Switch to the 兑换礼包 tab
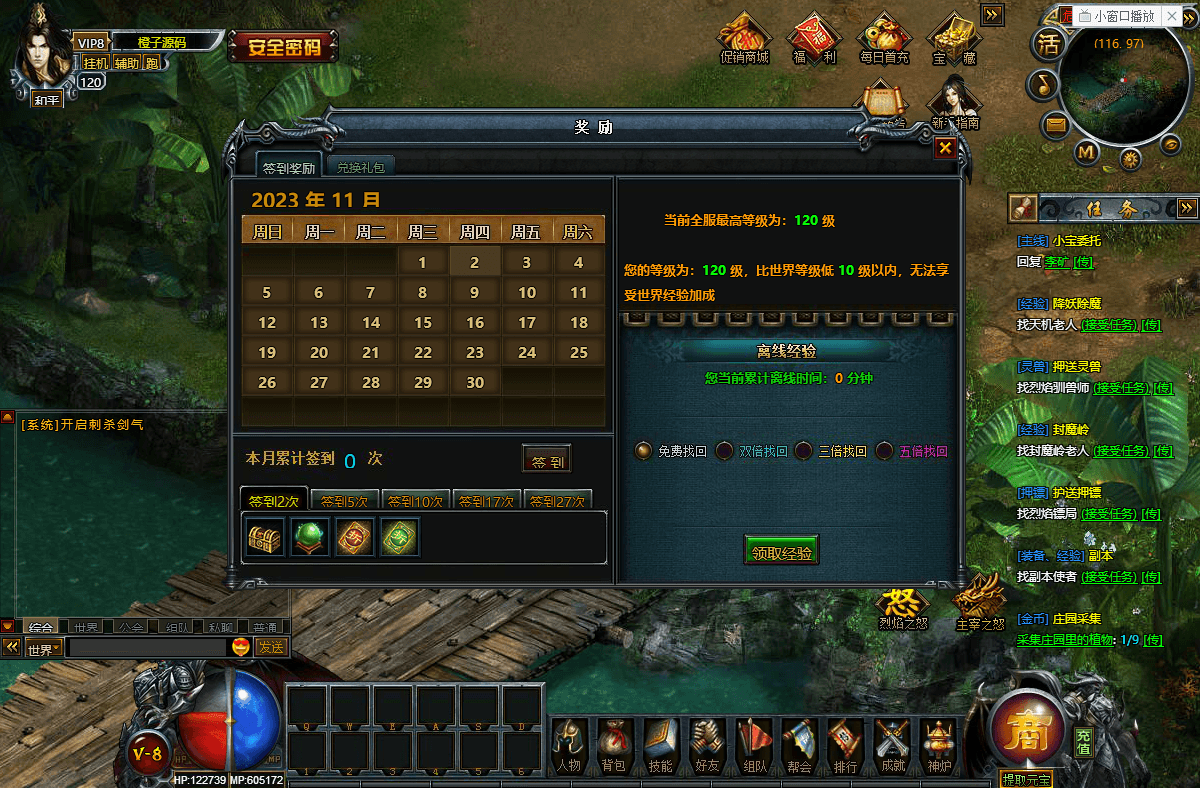 360,167
